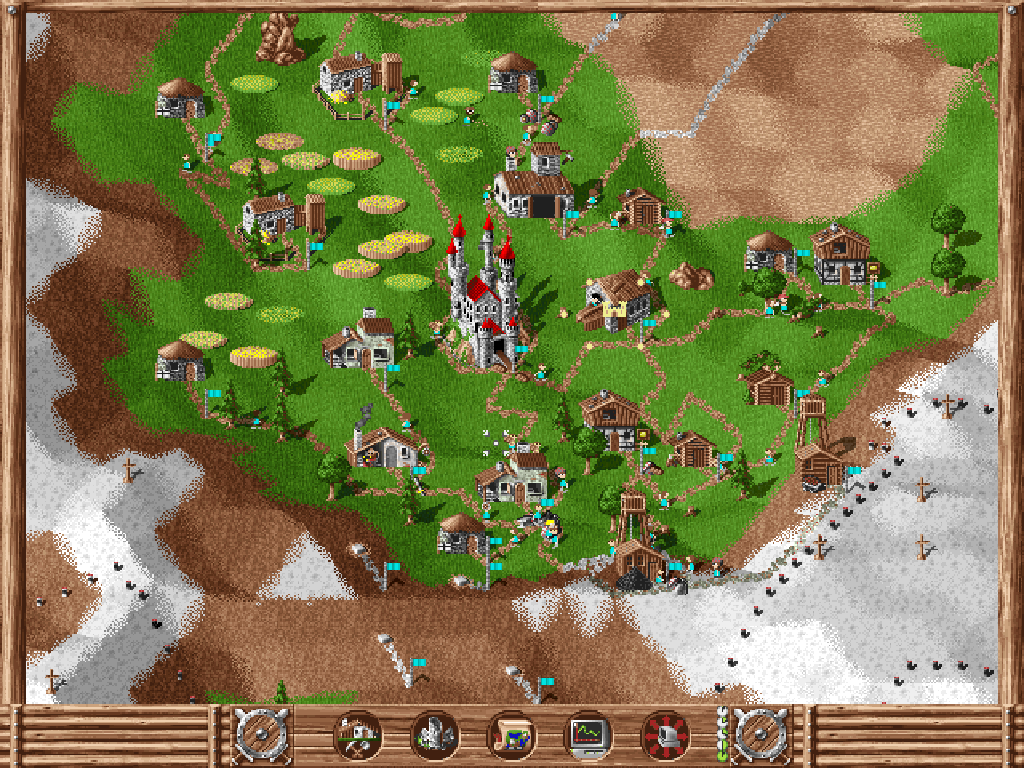Open the build menu with house and hammer
This screenshot has height=768, width=1024.
[357, 736]
